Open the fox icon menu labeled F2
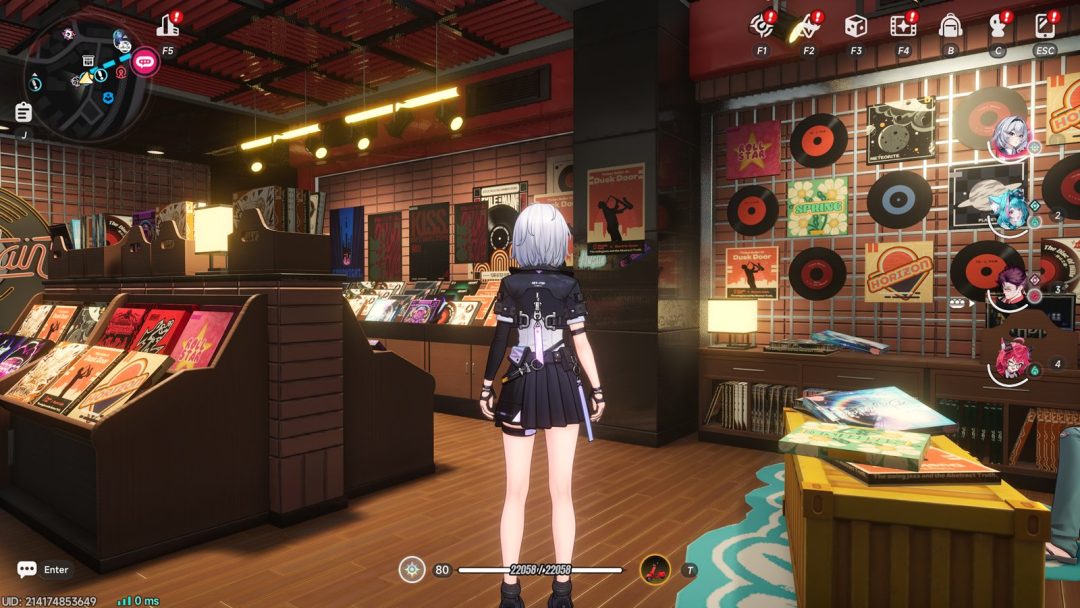1080x608 pixels. [x=808, y=26]
